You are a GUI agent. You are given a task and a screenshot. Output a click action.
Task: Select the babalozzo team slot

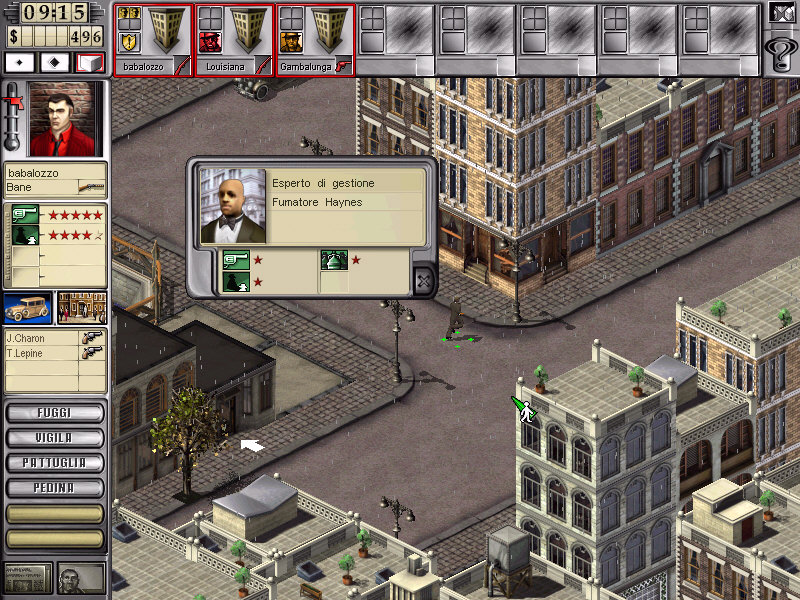pos(153,40)
